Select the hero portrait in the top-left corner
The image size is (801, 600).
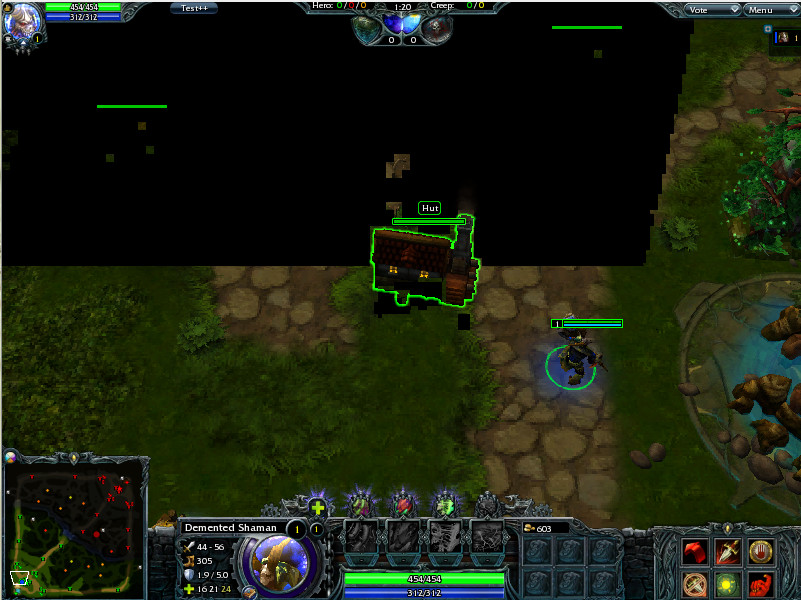pyautogui.click(x=25, y=18)
